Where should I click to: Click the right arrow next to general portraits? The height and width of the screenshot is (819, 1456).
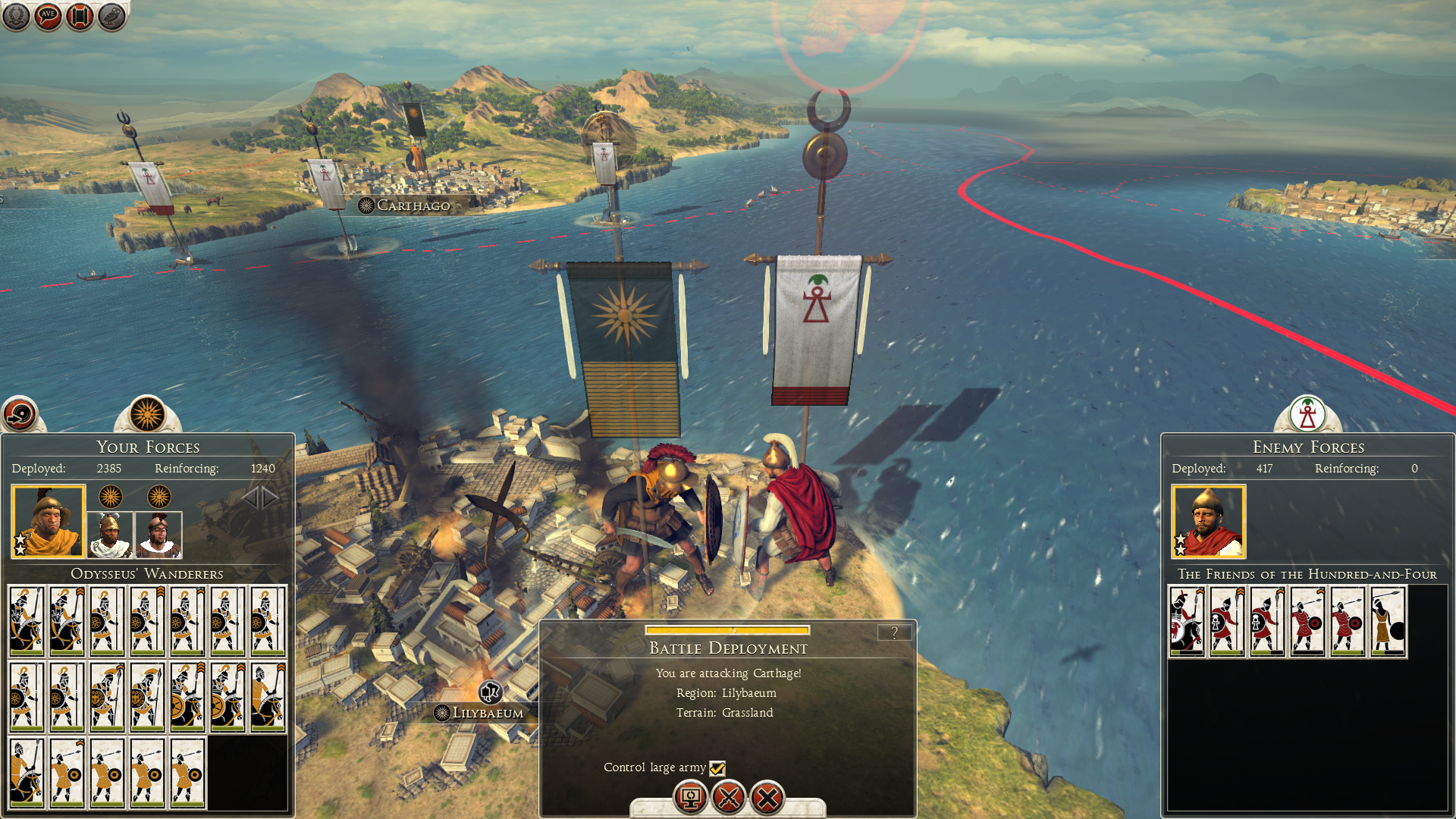pos(271,497)
